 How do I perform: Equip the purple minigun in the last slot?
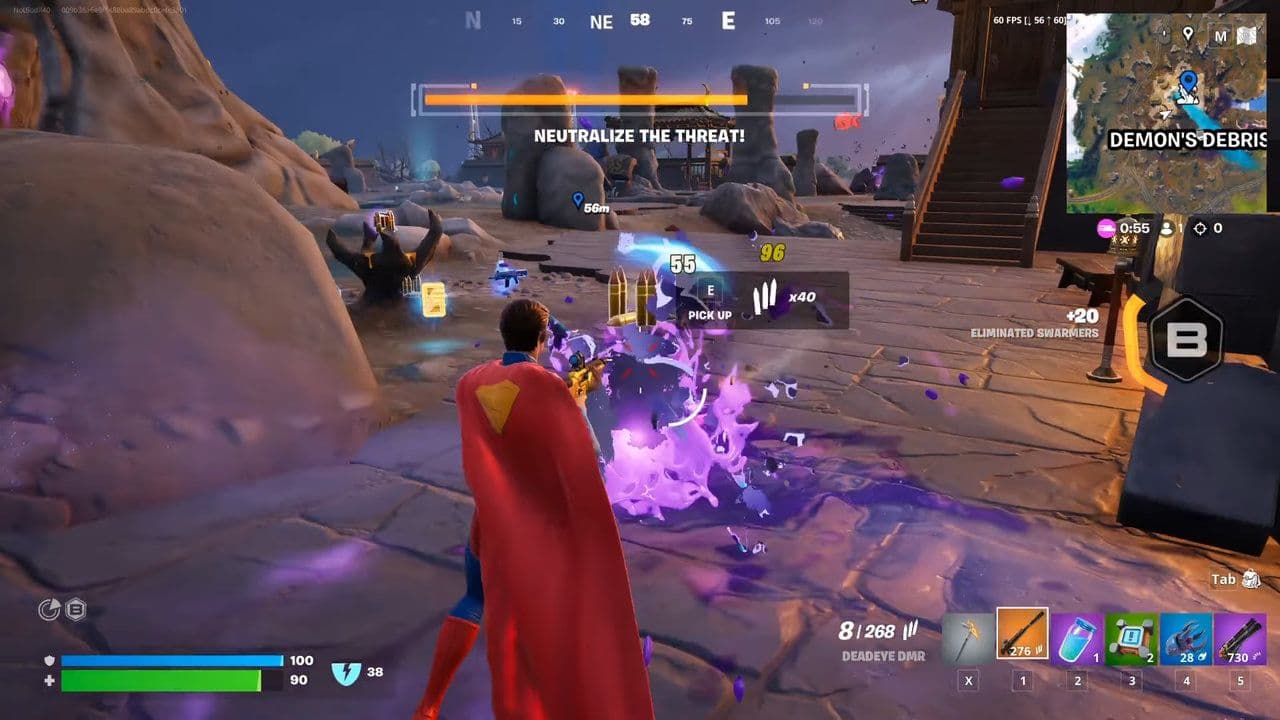(x=1240, y=636)
